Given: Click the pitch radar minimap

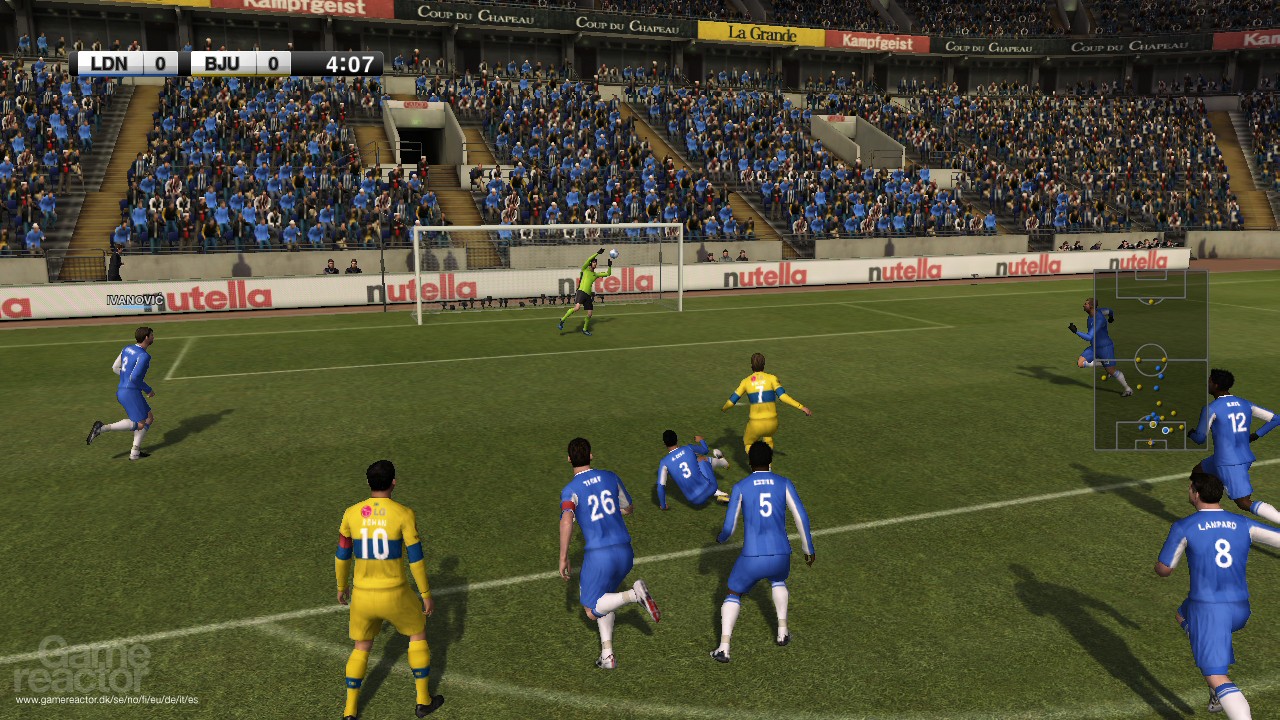Looking at the screenshot, I should [x=1150, y=360].
